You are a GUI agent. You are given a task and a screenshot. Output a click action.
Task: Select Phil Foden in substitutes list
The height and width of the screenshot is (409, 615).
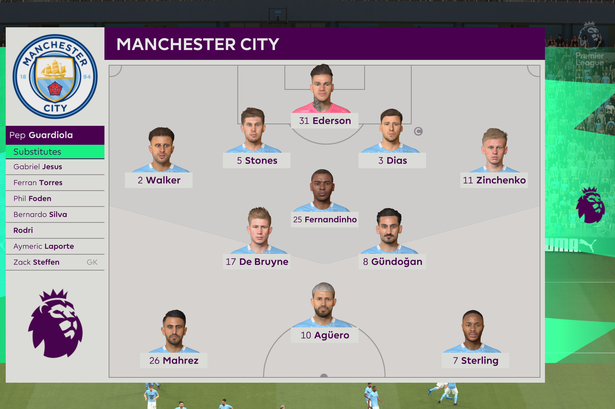coord(55,199)
